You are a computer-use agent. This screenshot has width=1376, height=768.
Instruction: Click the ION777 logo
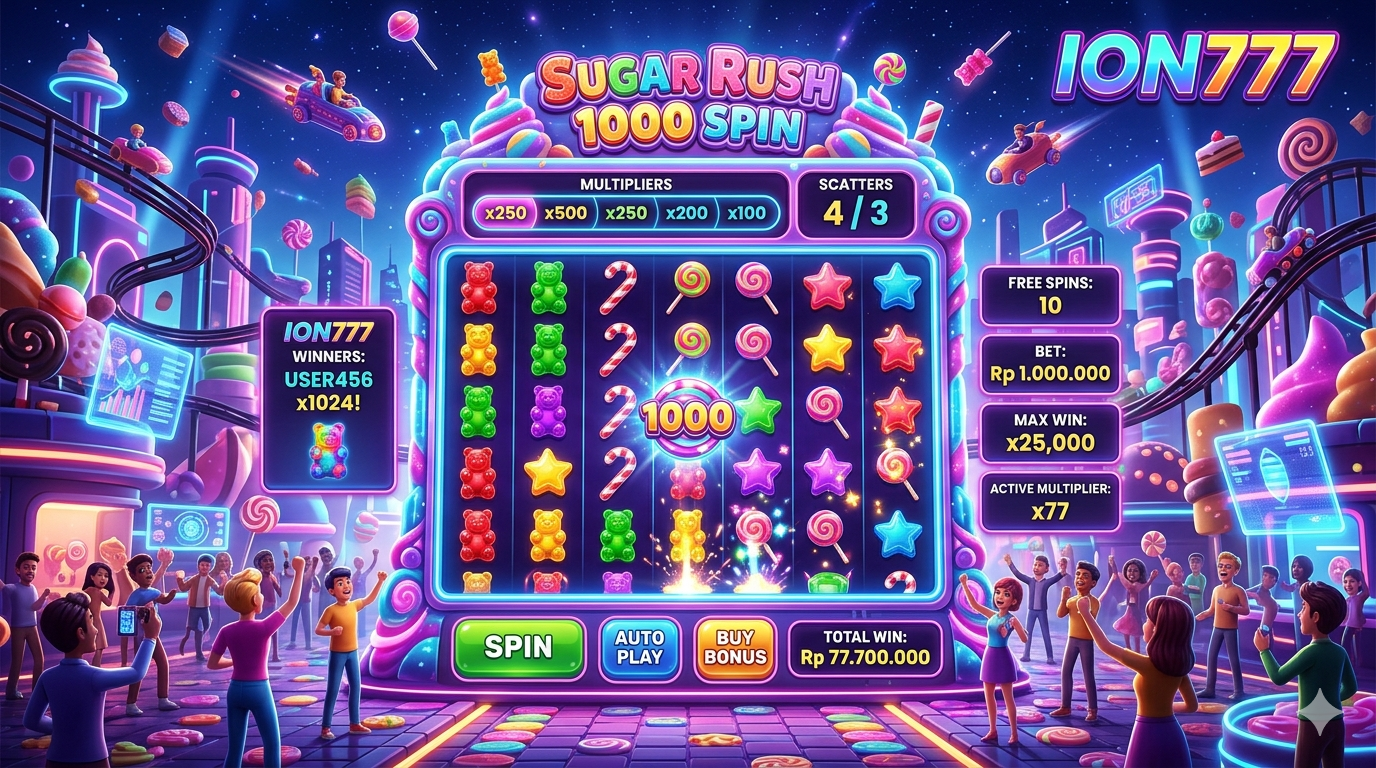[x=1196, y=68]
